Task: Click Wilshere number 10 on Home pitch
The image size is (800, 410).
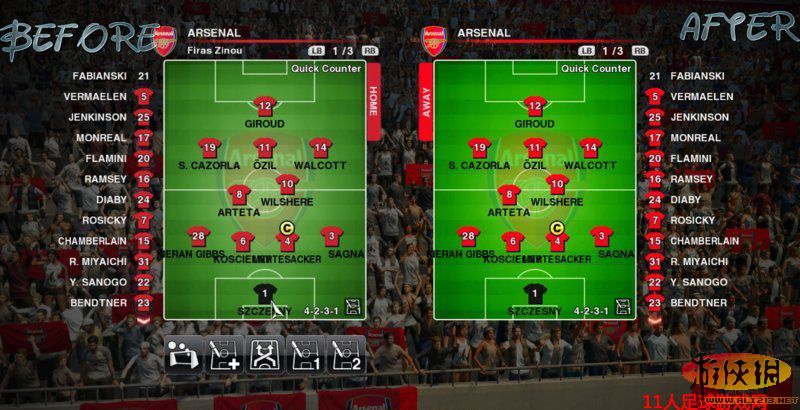Action: tap(287, 184)
